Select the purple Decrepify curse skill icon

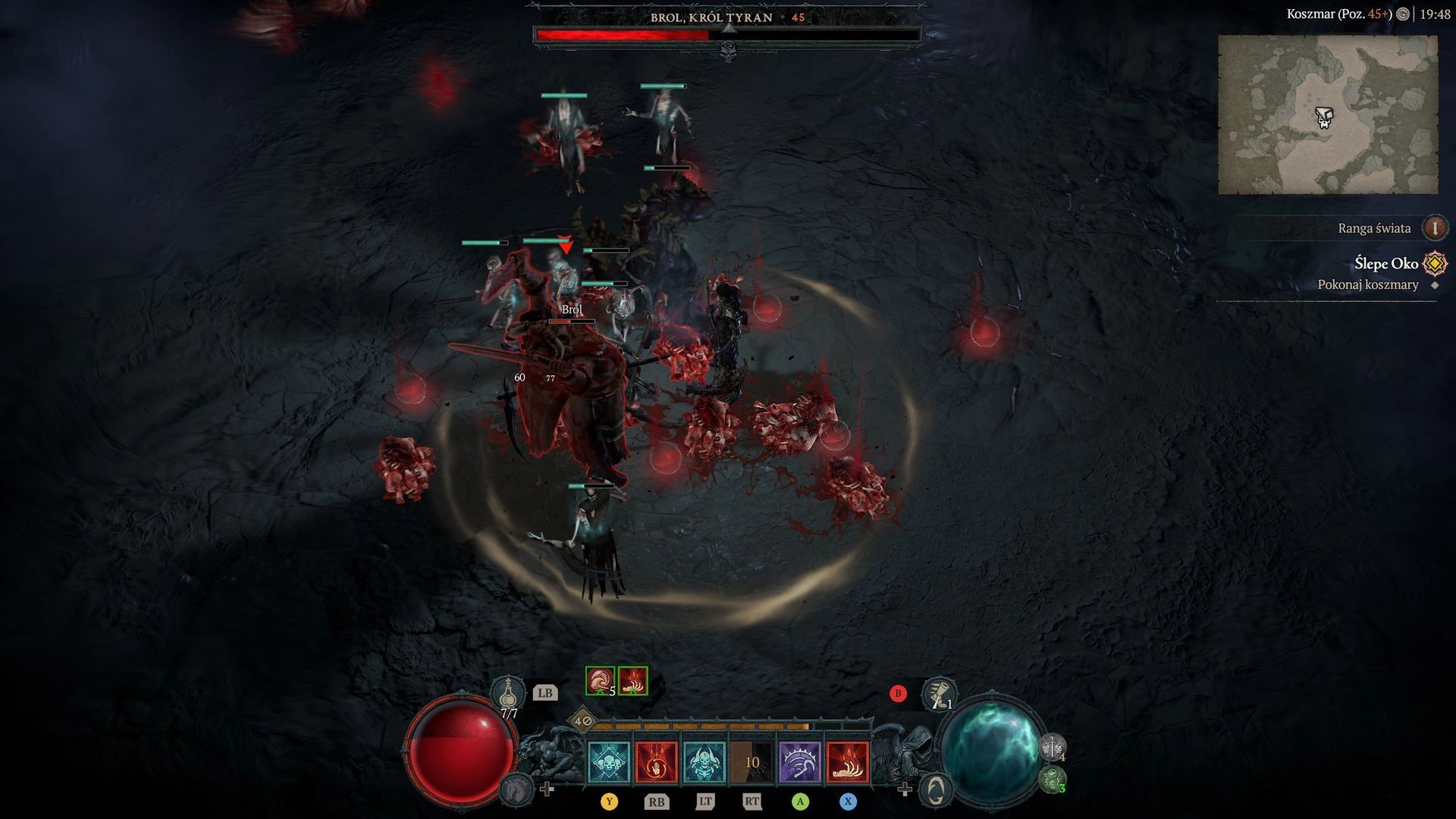801,762
